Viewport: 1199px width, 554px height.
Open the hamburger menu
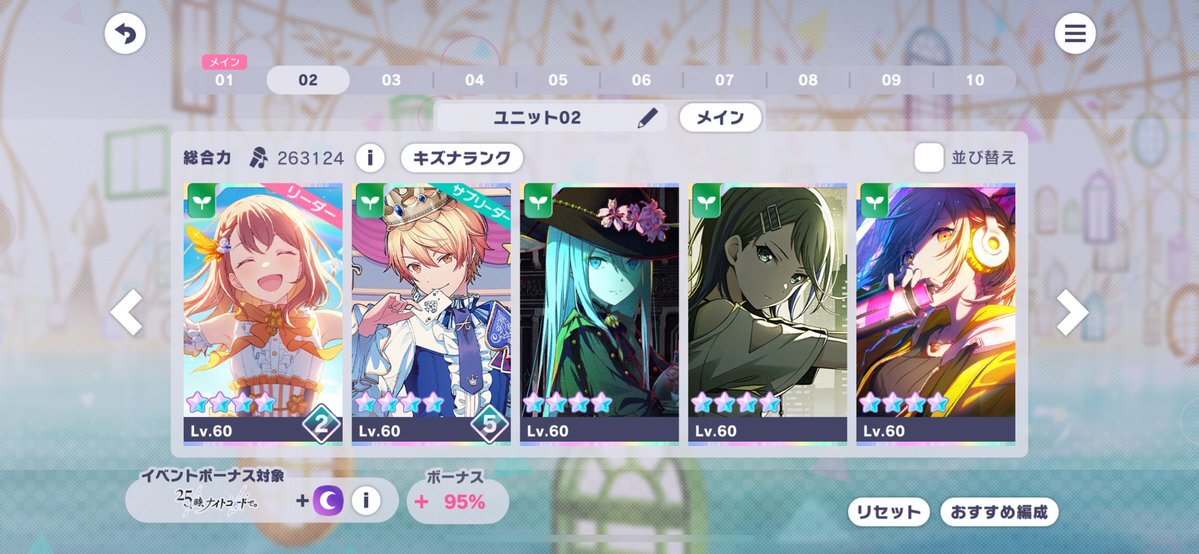[x=1075, y=35]
